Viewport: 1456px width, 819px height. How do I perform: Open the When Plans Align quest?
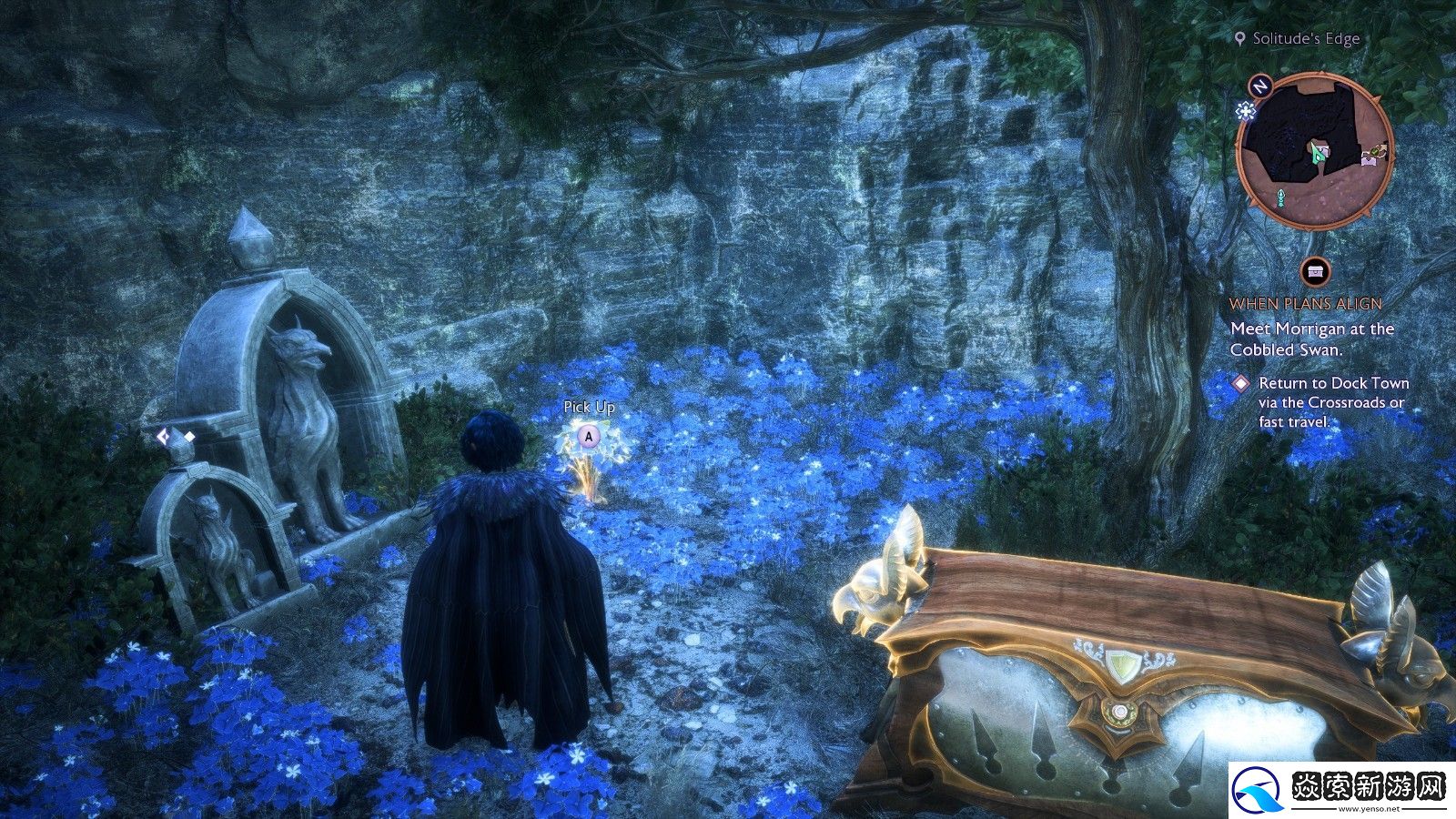1305,304
